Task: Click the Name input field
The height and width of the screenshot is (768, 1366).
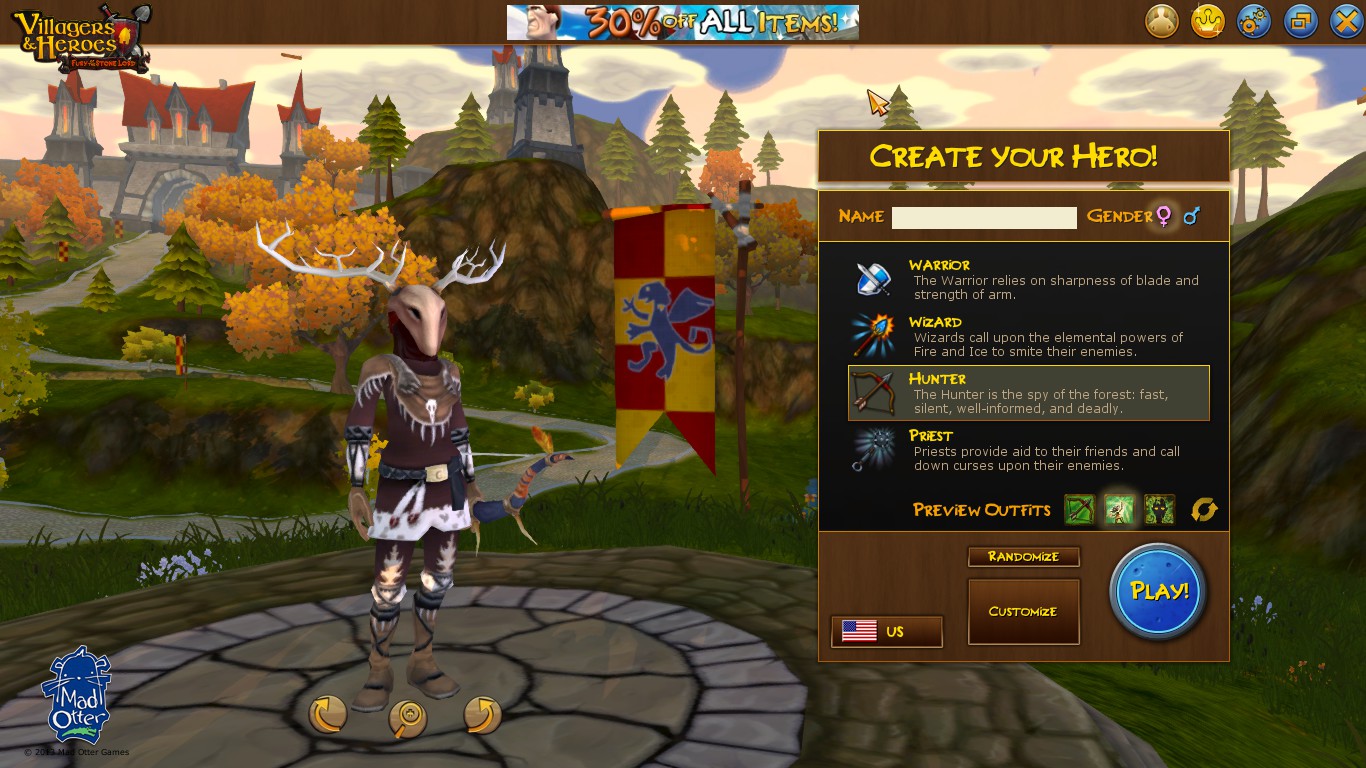Action: click(x=983, y=217)
